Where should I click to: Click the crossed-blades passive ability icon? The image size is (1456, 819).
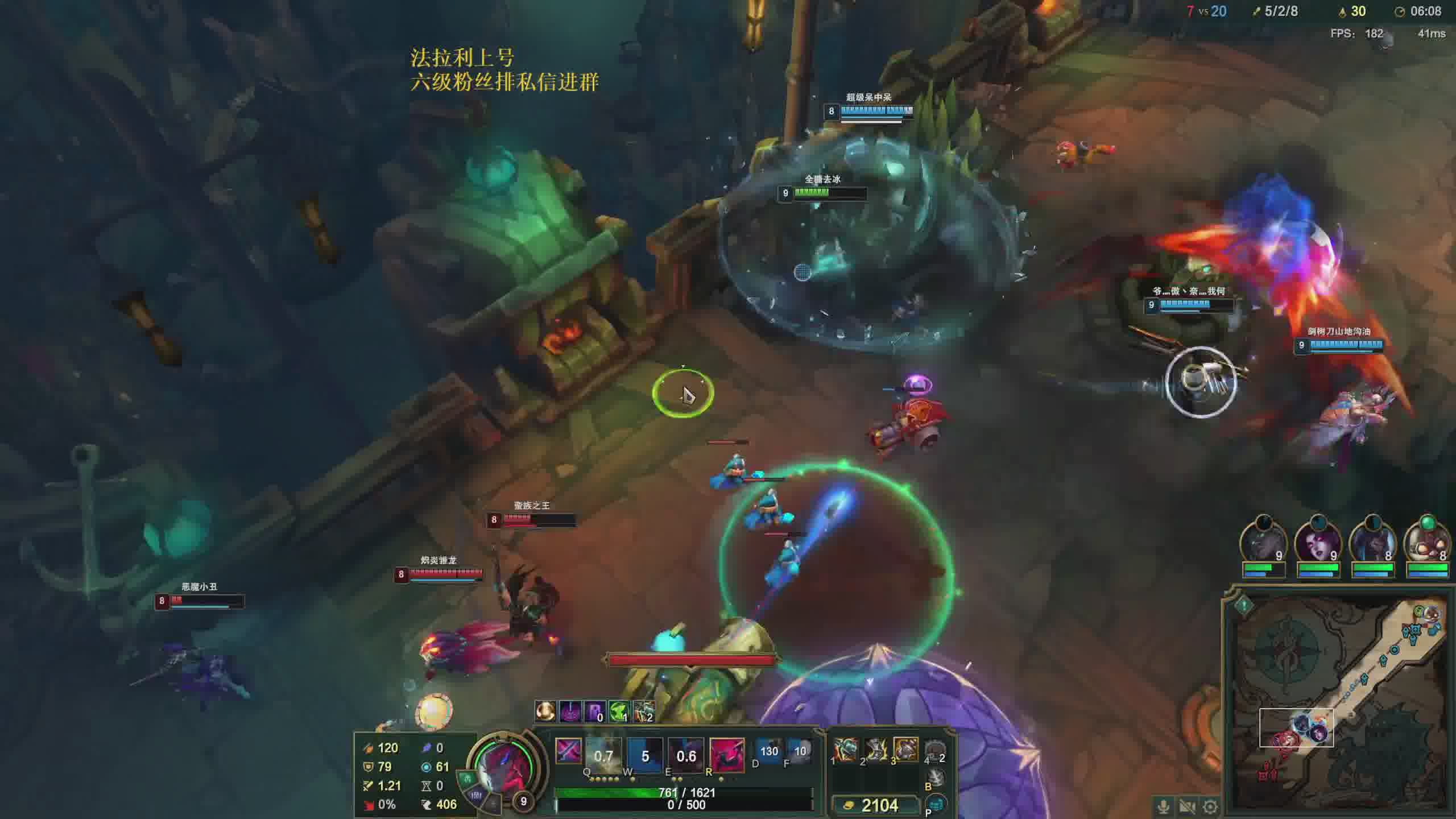568,752
